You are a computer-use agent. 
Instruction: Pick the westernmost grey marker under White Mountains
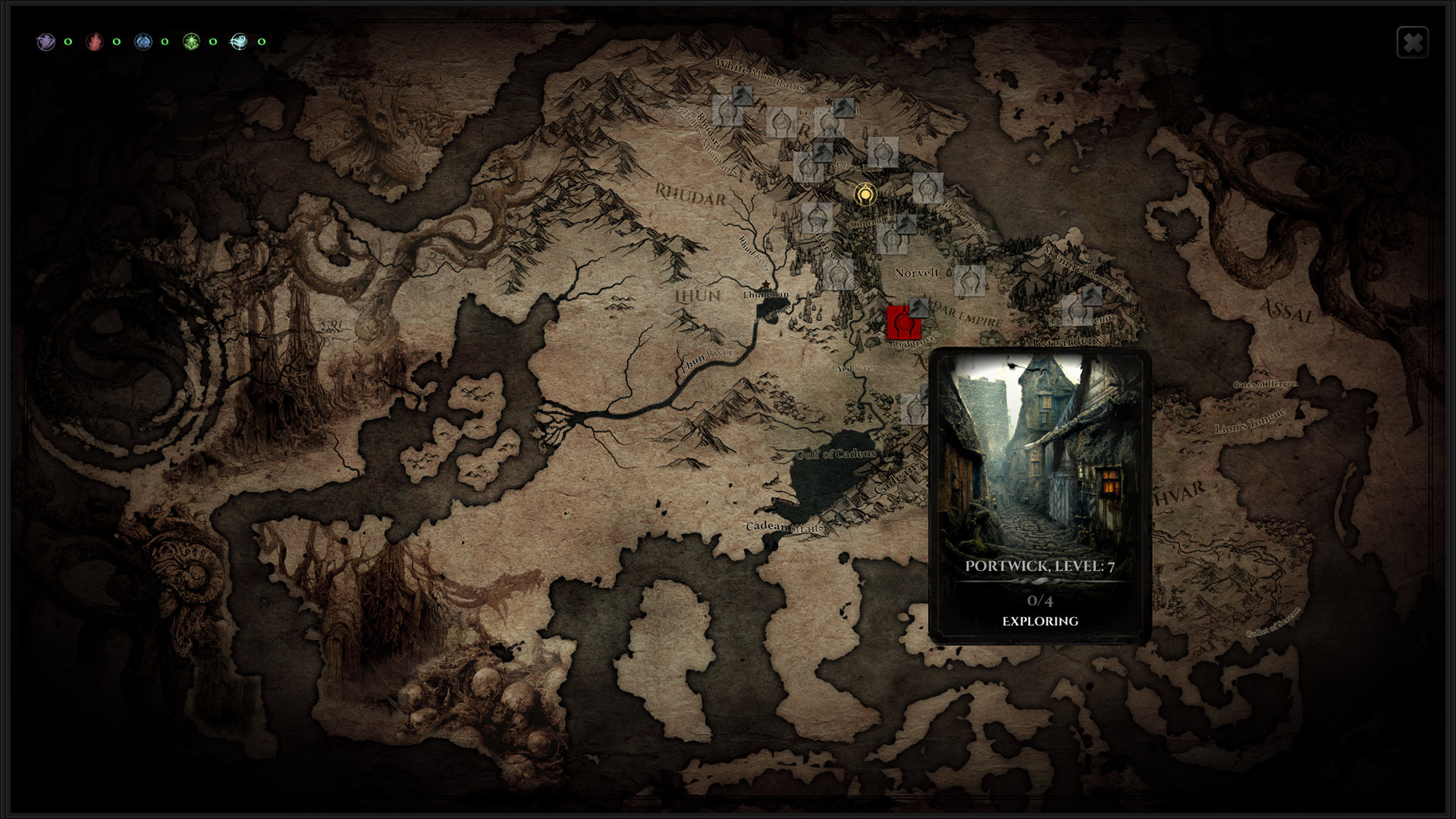726,111
